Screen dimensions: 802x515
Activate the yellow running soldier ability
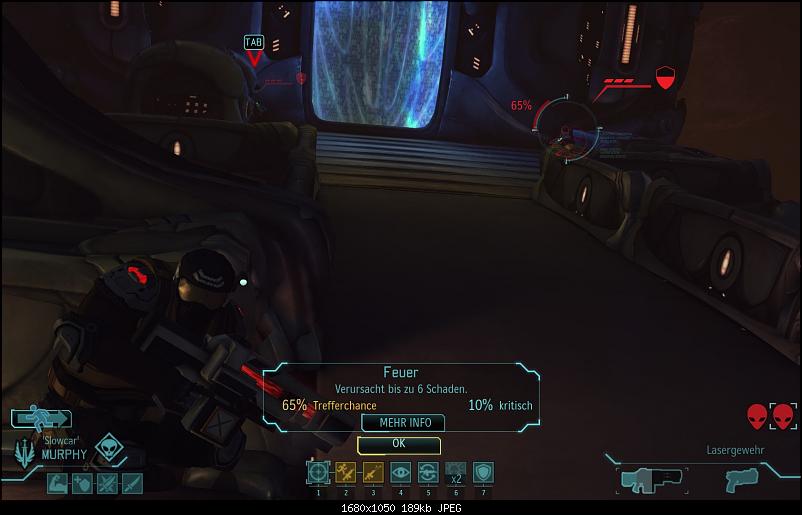346,472
